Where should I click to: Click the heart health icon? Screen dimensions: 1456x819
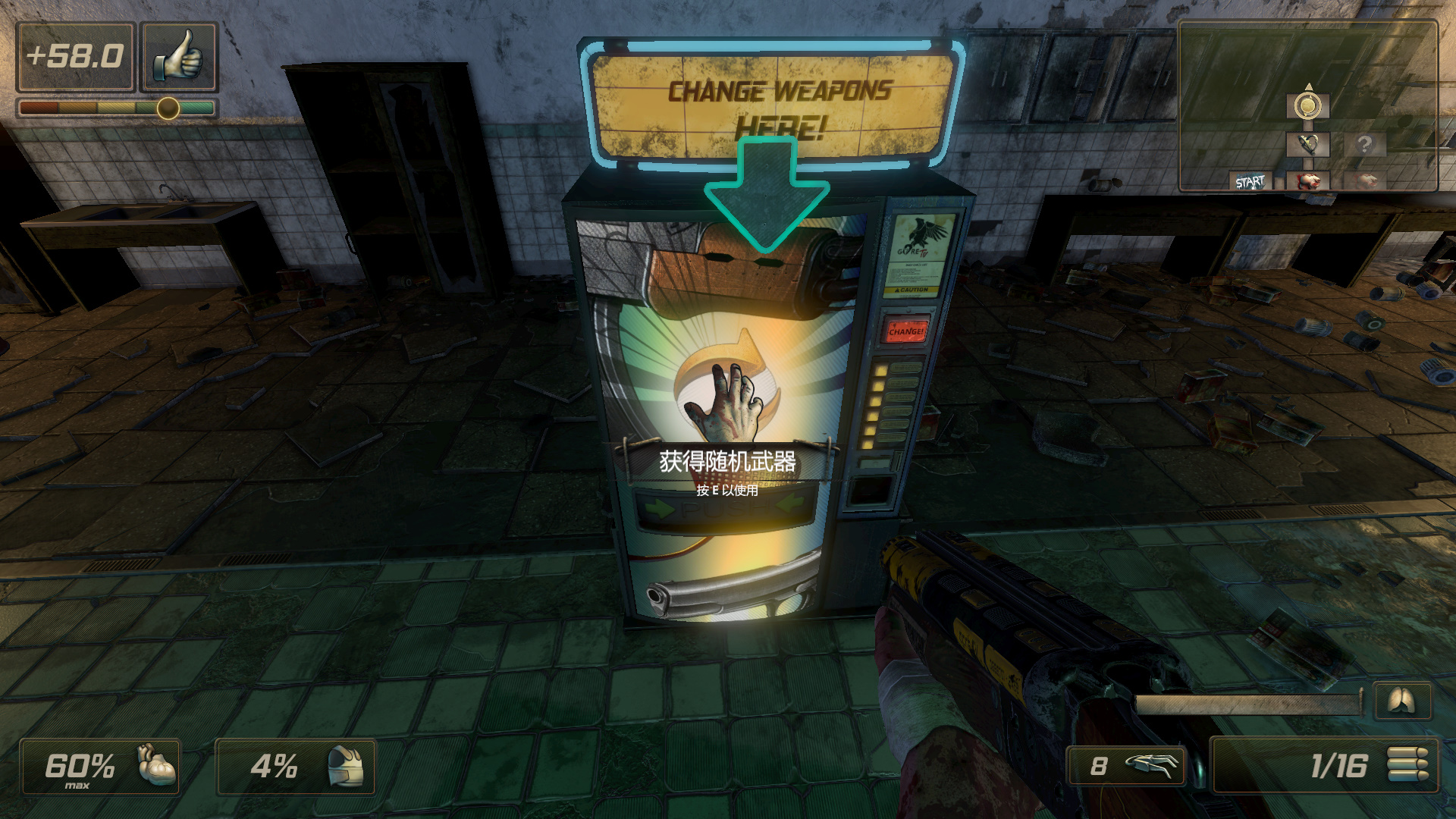tap(156, 765)
